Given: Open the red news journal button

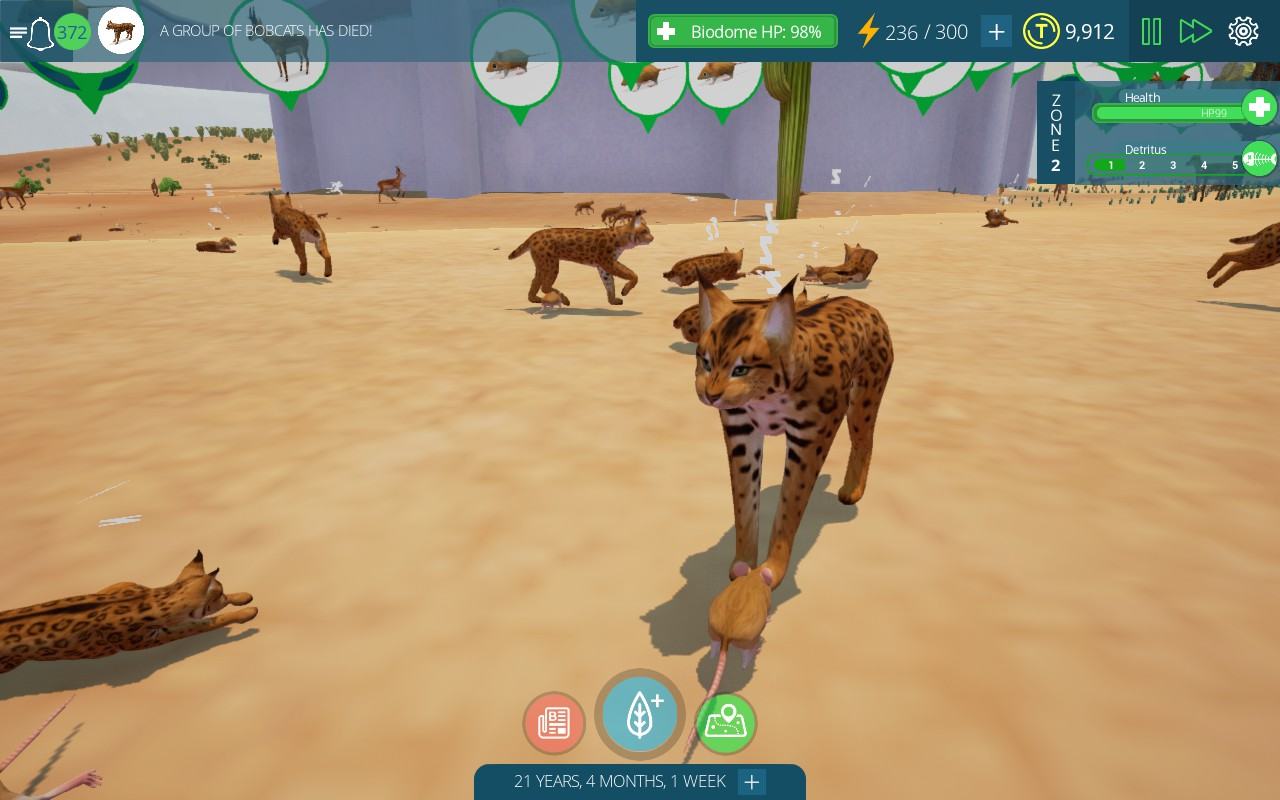Looking at the screenshot, I should click(x=554, y=723).
